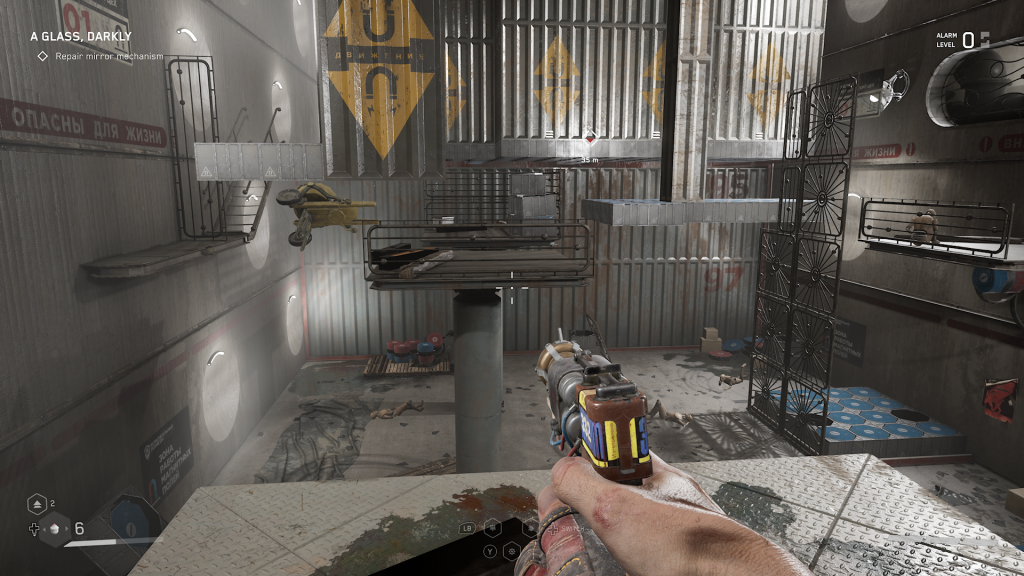Click the objective waypoint marker showing 35 m

coord(590,137)
